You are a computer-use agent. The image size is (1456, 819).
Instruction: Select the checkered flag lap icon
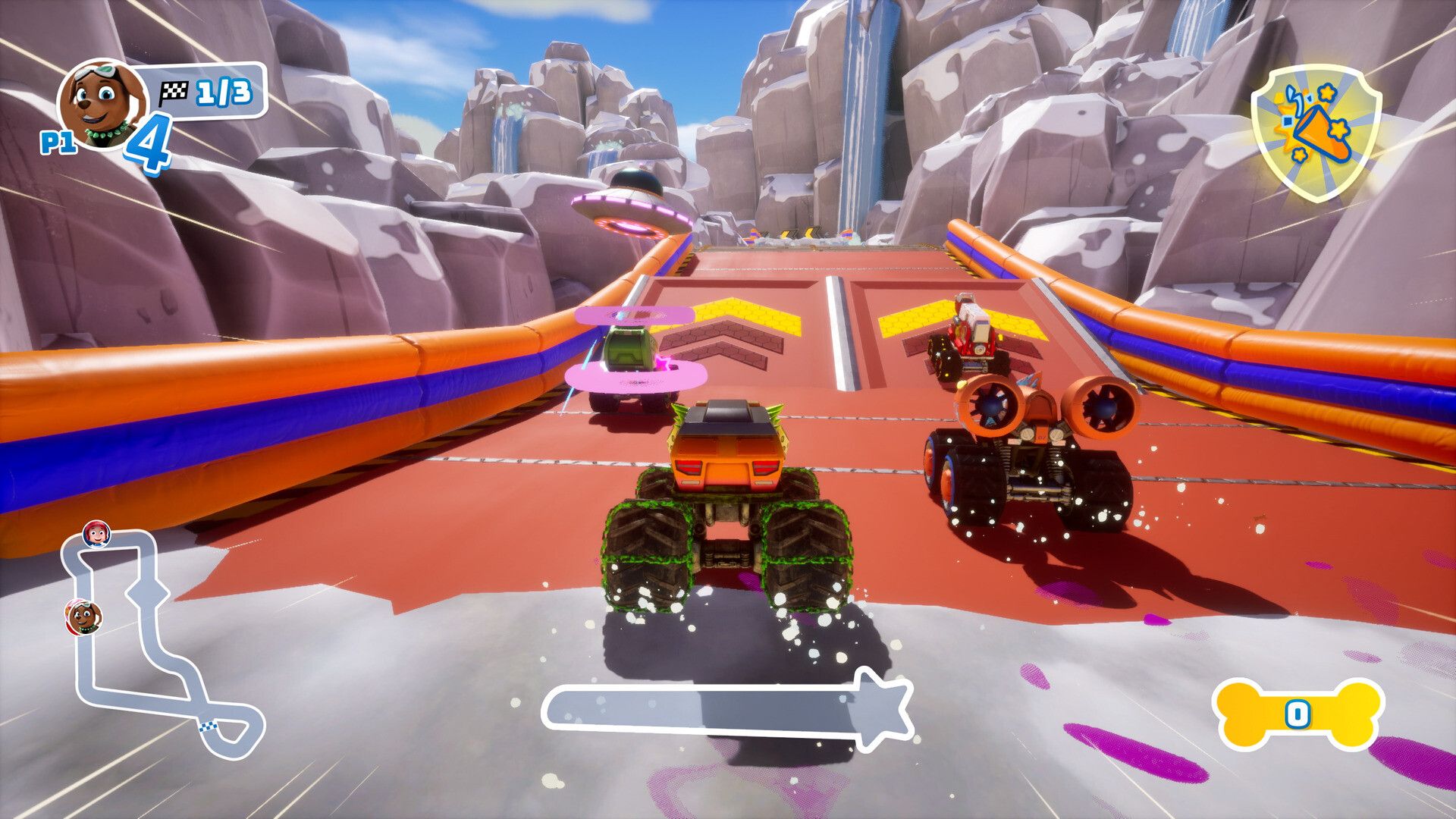point(173,93)
